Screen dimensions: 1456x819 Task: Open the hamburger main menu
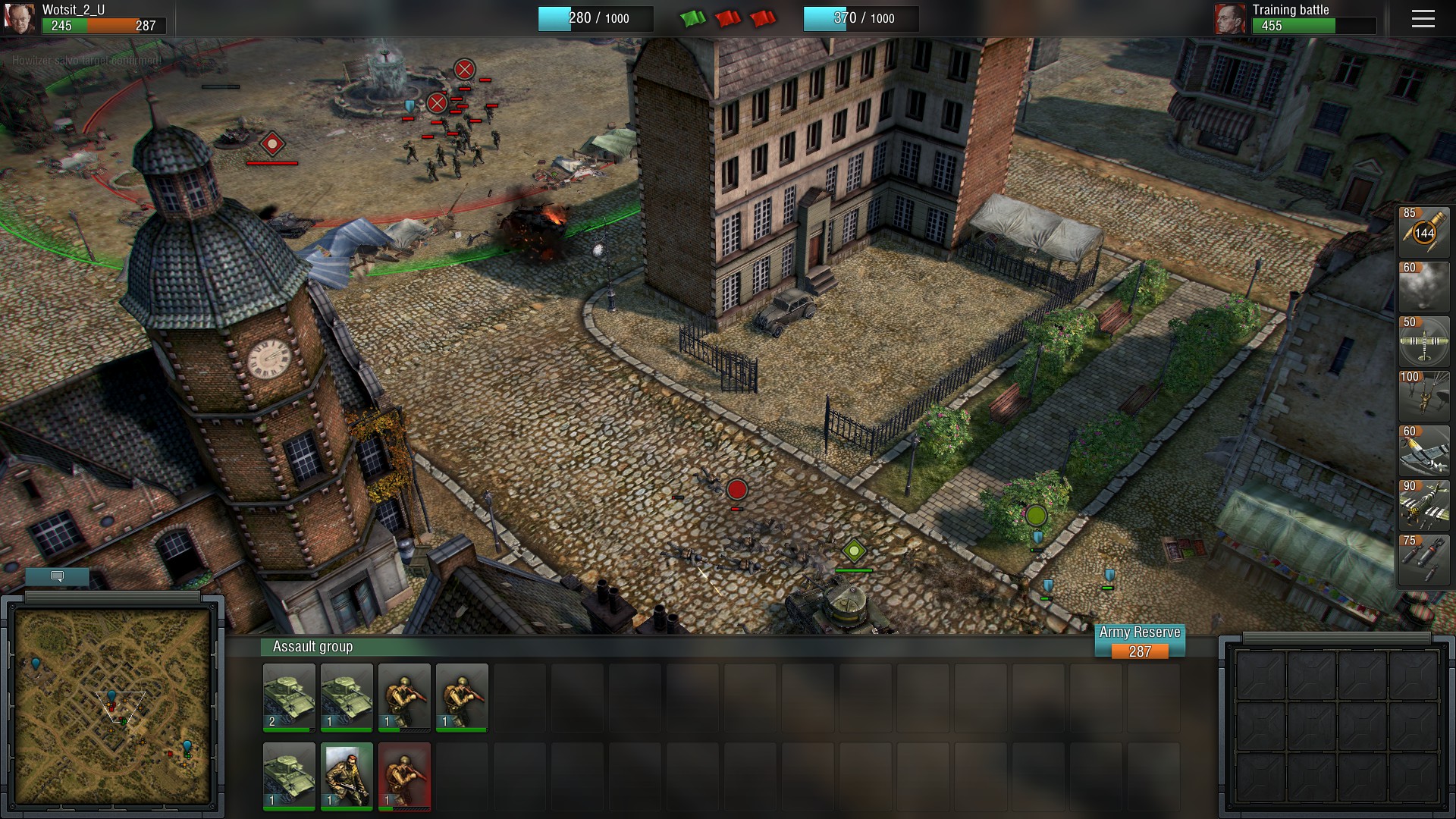click(1423, 19)
